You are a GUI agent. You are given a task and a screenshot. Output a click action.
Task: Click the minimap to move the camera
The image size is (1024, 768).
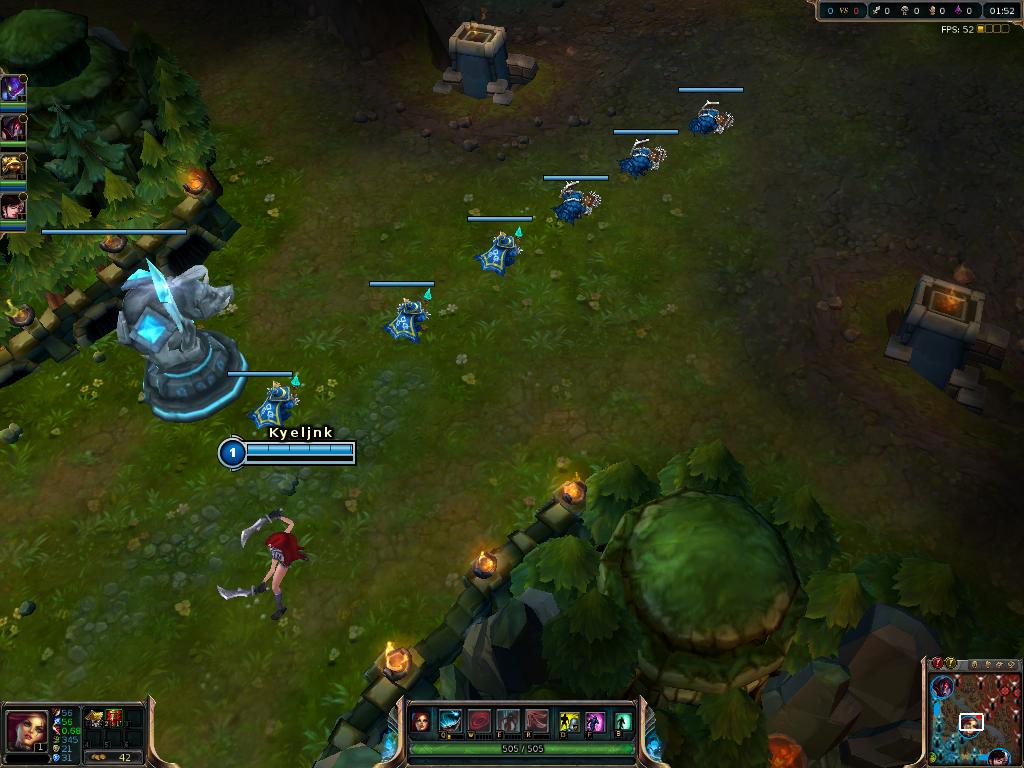[x=975, y=718]
